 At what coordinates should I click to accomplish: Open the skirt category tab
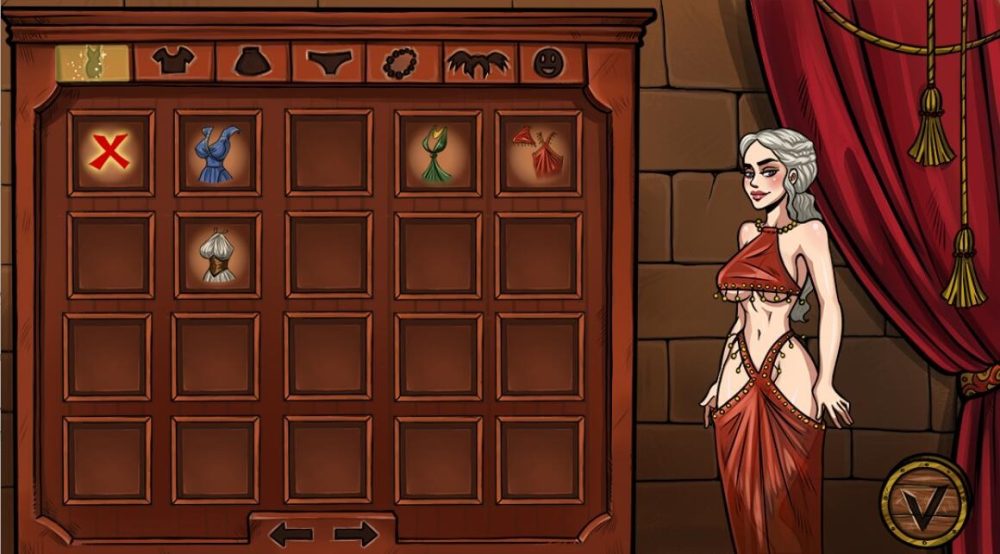tap(249, 62)
